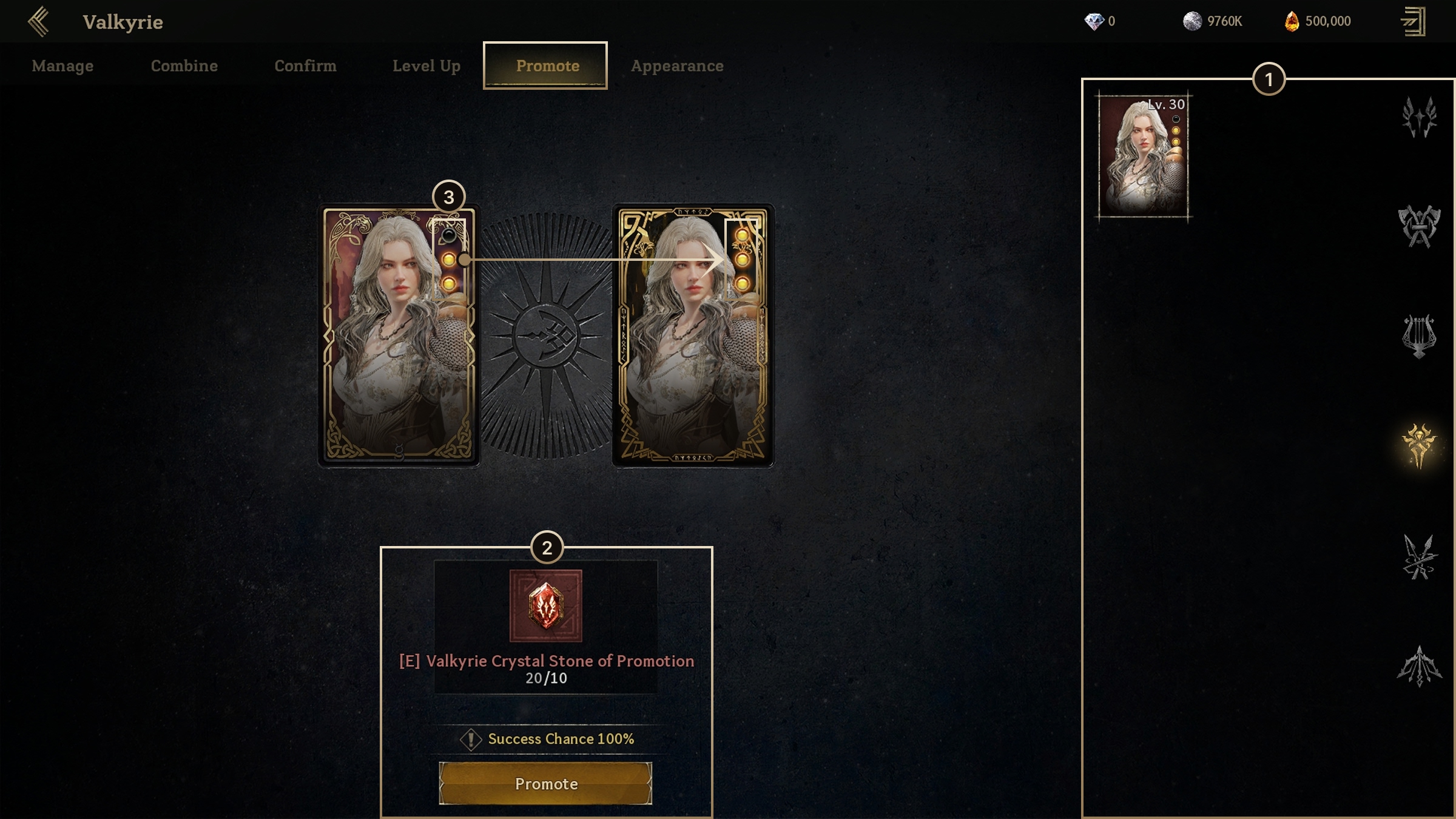Open the top-right exit menu icon
Viewport: 1456px width, 819px height.
coord(1414,22)
